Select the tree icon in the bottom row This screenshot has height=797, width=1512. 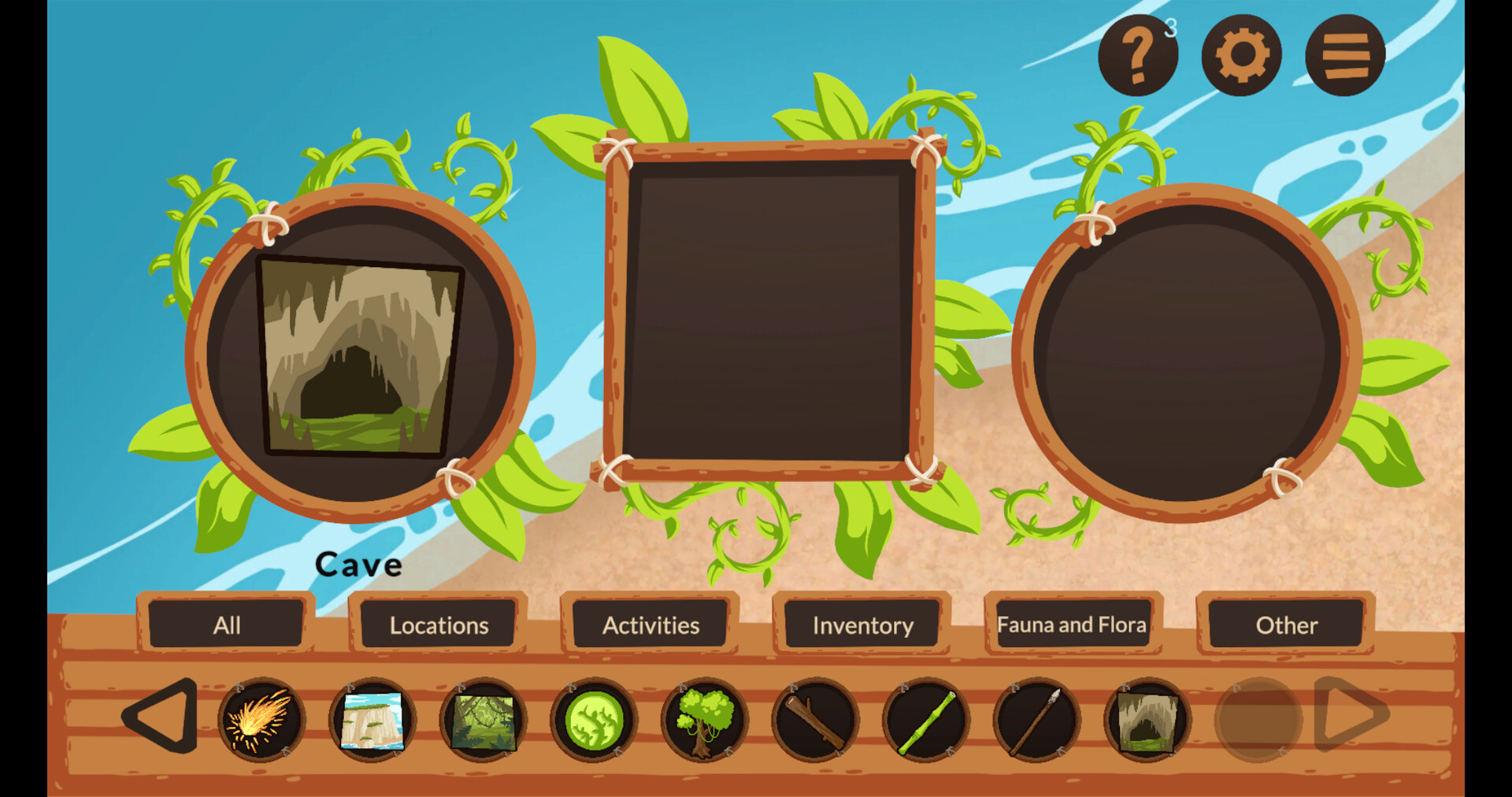(x=703, y=719)
